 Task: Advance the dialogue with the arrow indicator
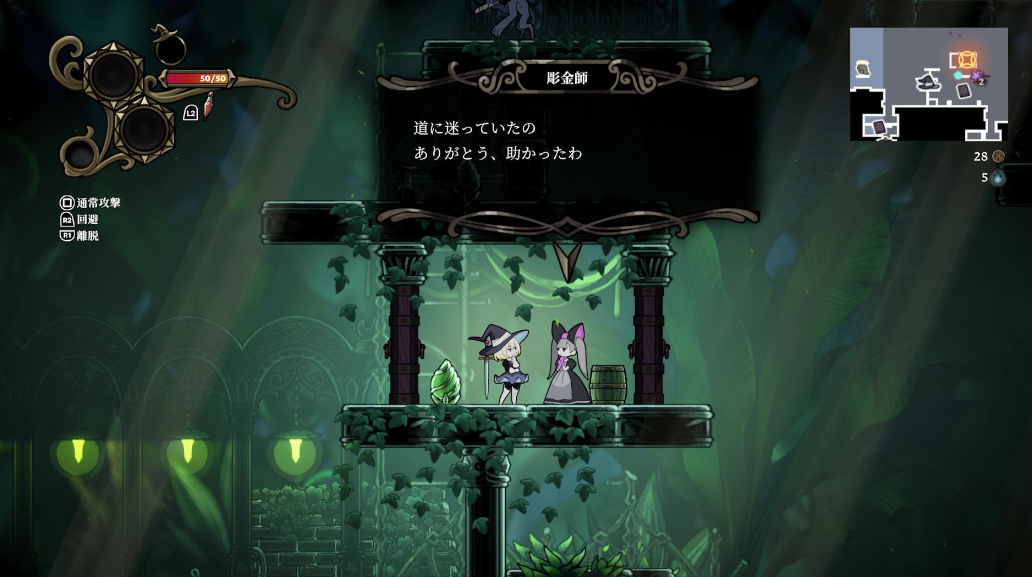pos(568,261)
